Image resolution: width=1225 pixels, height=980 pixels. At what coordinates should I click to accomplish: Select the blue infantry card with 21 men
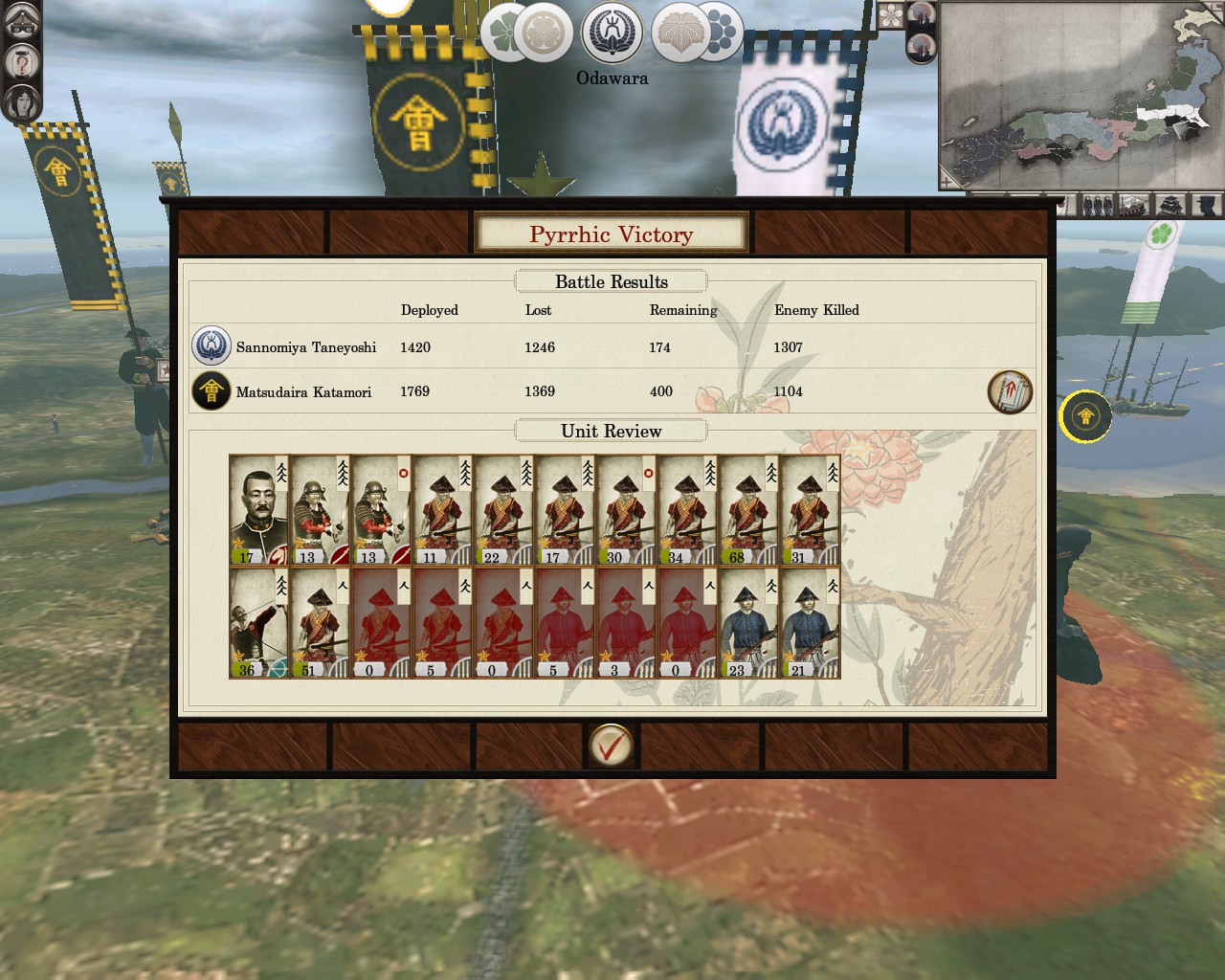[811, 623]
